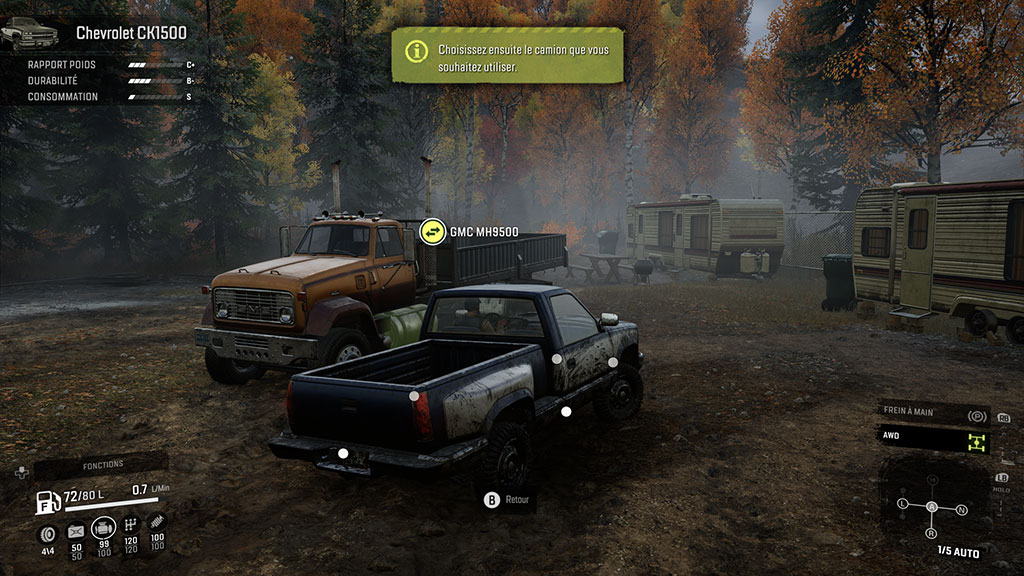
Task: Select the gearbox condition icon
Action: coord(130,526)
